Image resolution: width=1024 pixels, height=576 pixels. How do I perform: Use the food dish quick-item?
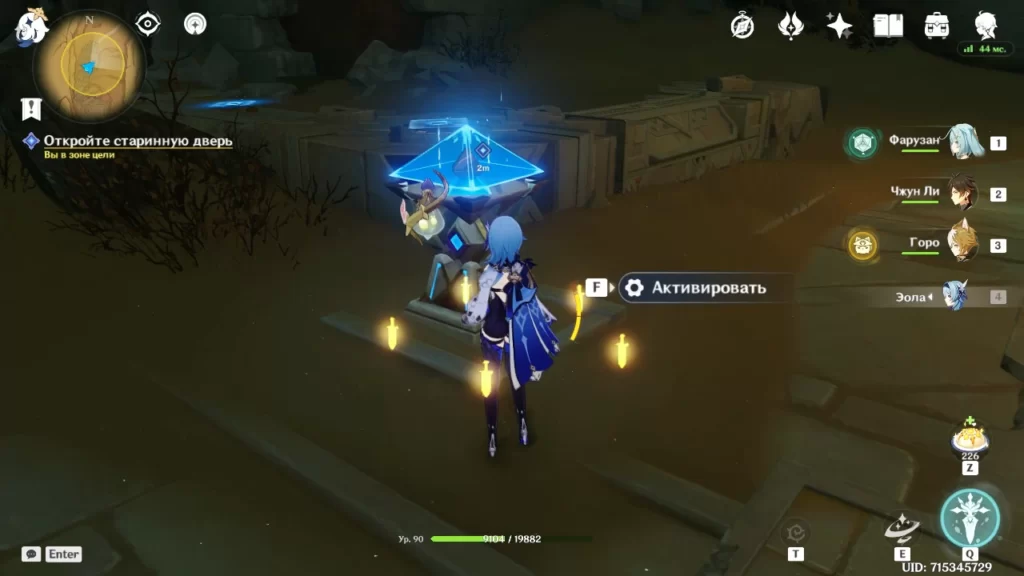(969, 439)
